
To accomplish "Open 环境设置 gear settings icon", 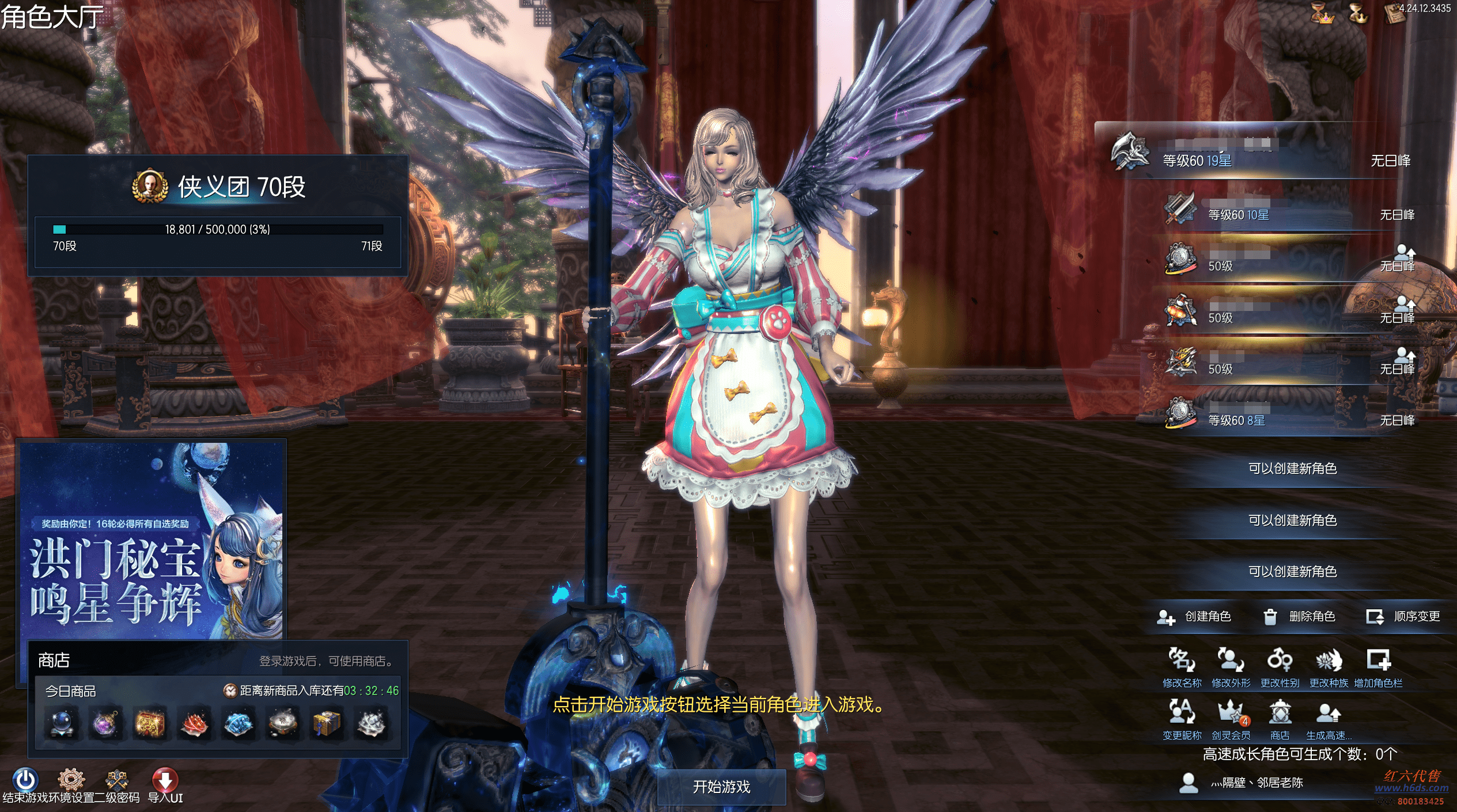I will coord(71,780).
